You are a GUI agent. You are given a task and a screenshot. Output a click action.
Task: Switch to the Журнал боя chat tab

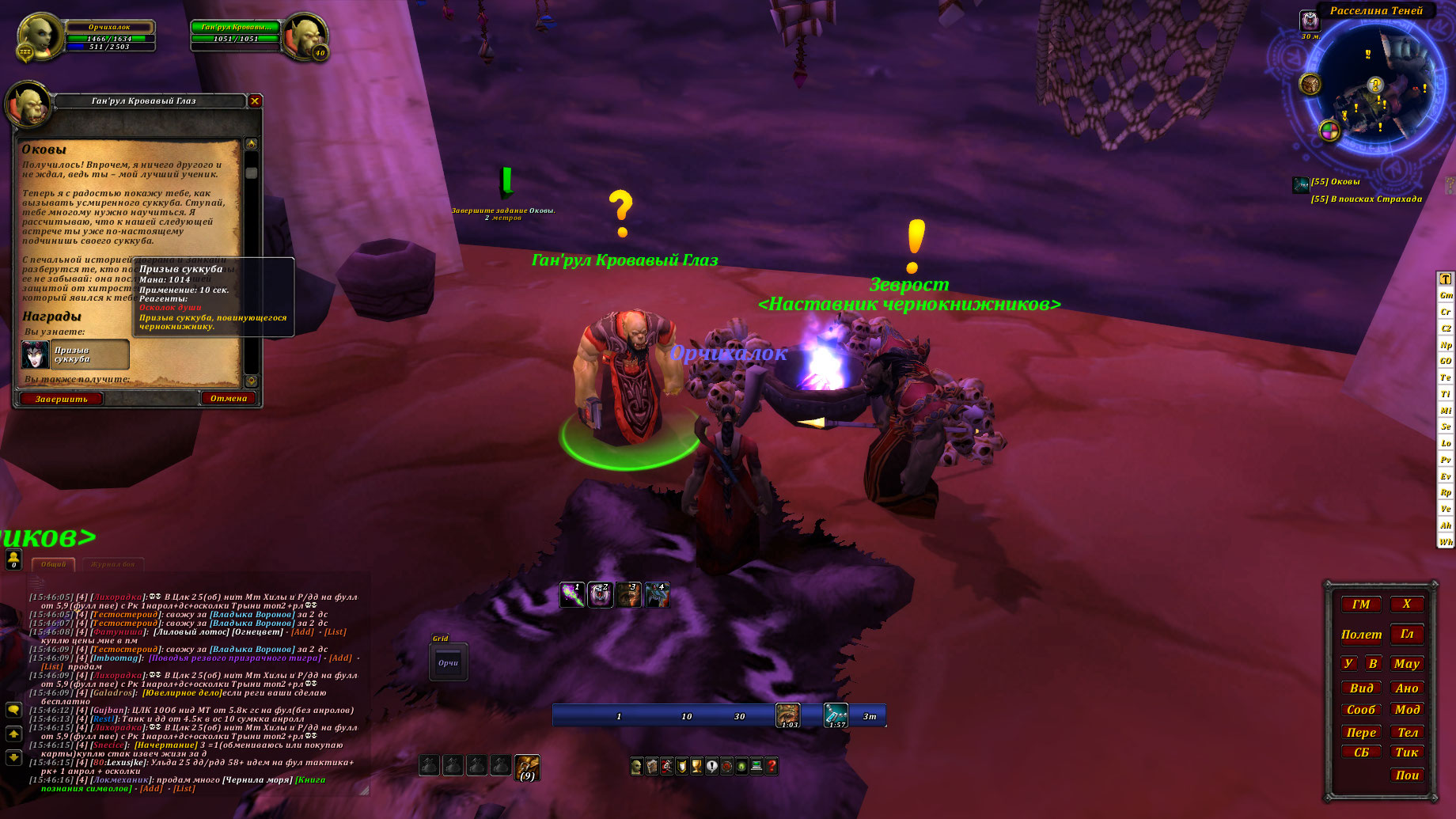[x=112, y=564]
